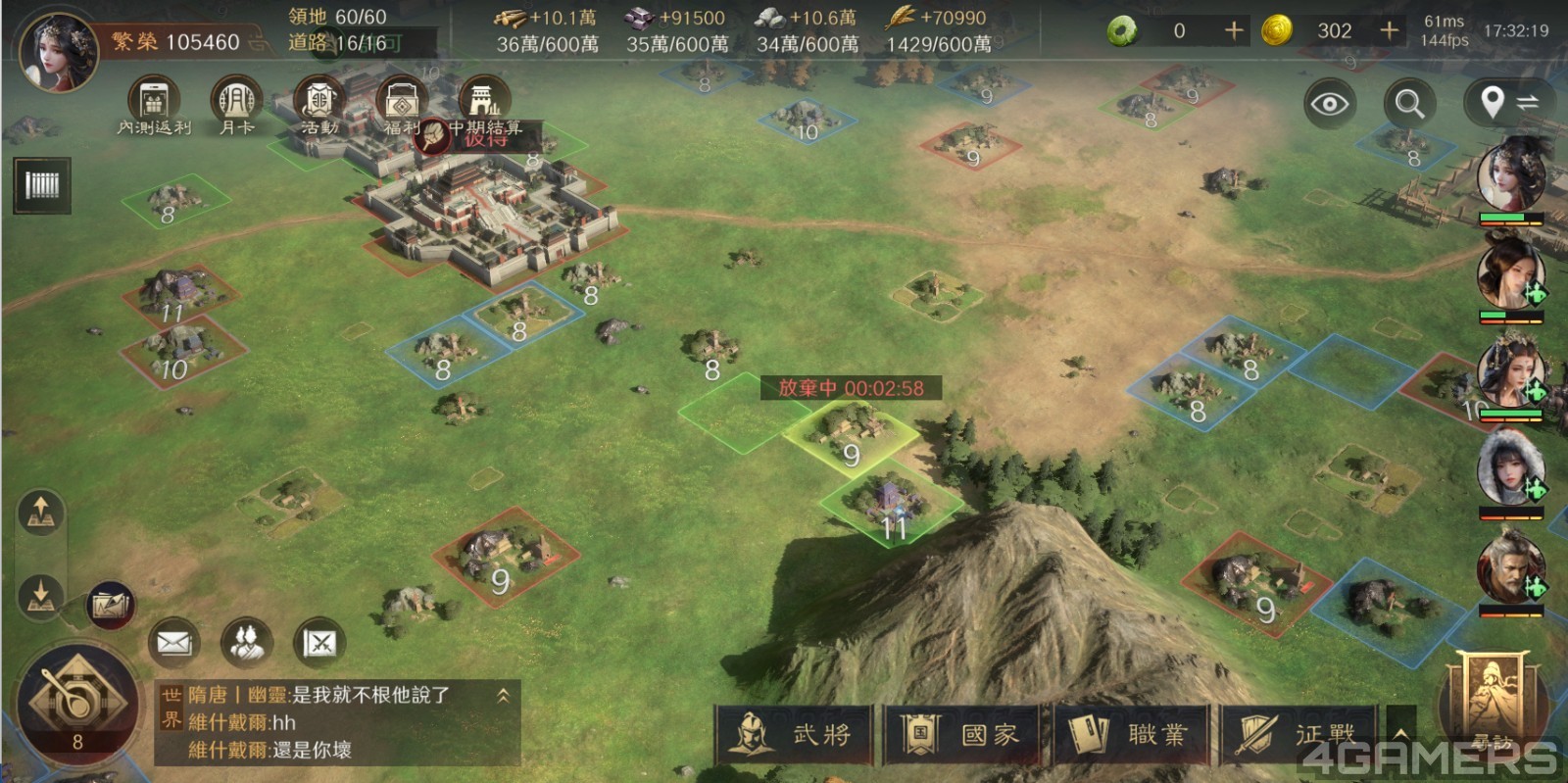The height and width of the screenshot is (783, 1568).
Task: Open the 中期結算 mid-term settlement icon
Action: coord(484,102)
